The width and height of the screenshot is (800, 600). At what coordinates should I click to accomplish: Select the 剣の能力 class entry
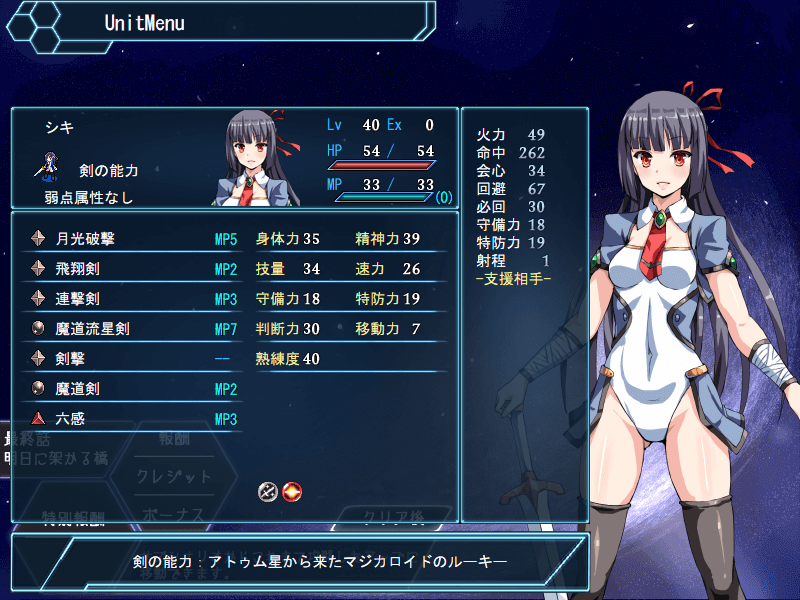tap(108, 171)
